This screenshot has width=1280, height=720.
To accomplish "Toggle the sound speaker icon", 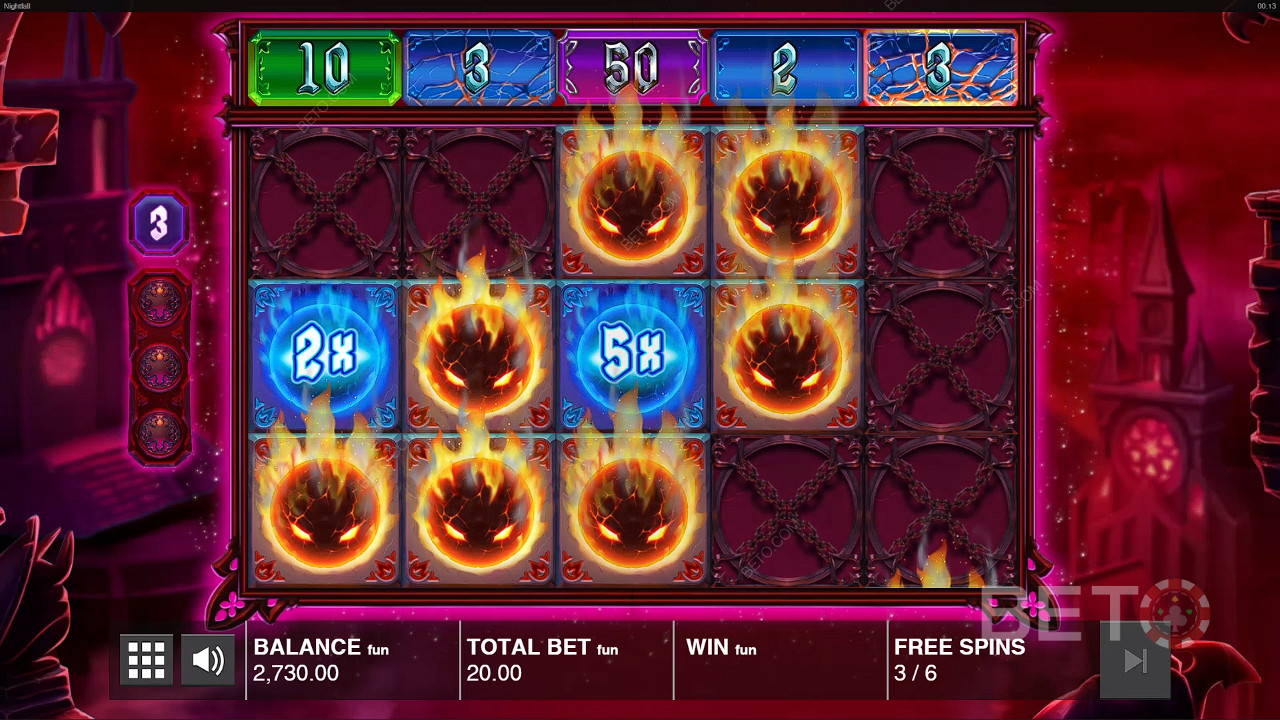I will [x=208, y=660].
